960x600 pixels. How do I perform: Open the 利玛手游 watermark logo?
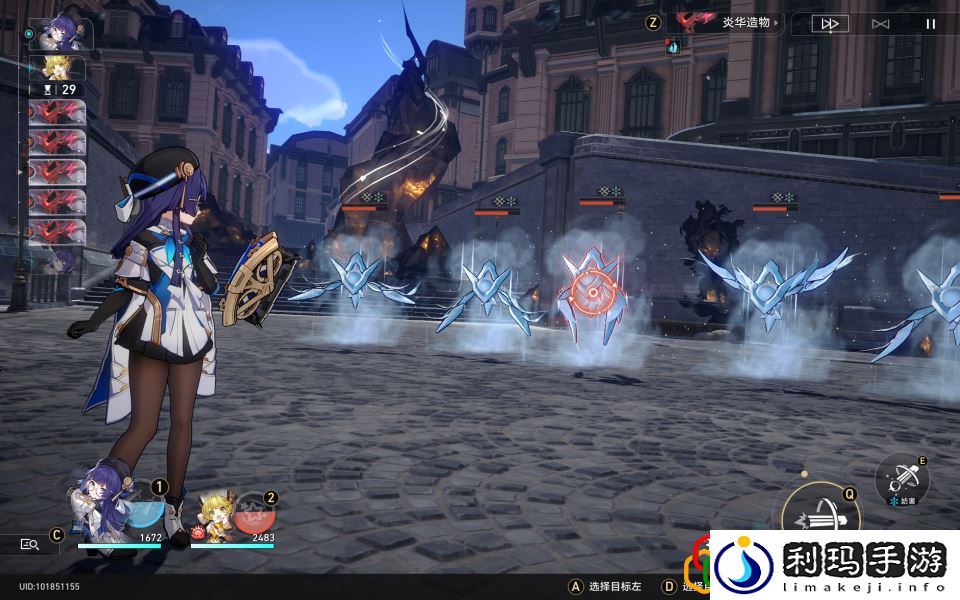click(x=835, y=565)
